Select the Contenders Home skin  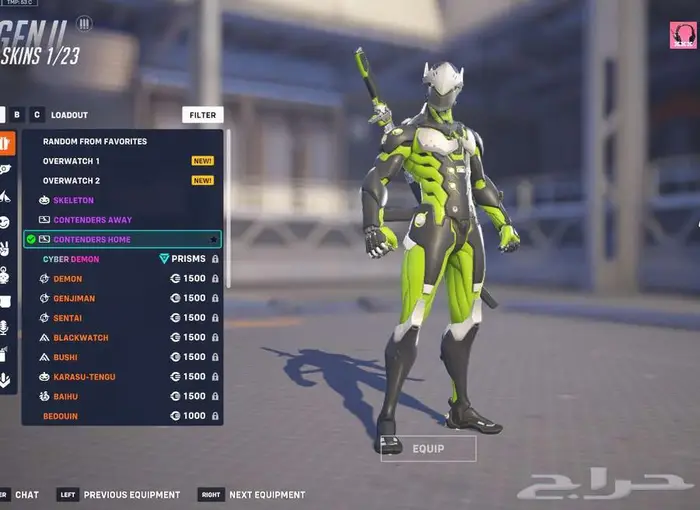coord(92,240)
